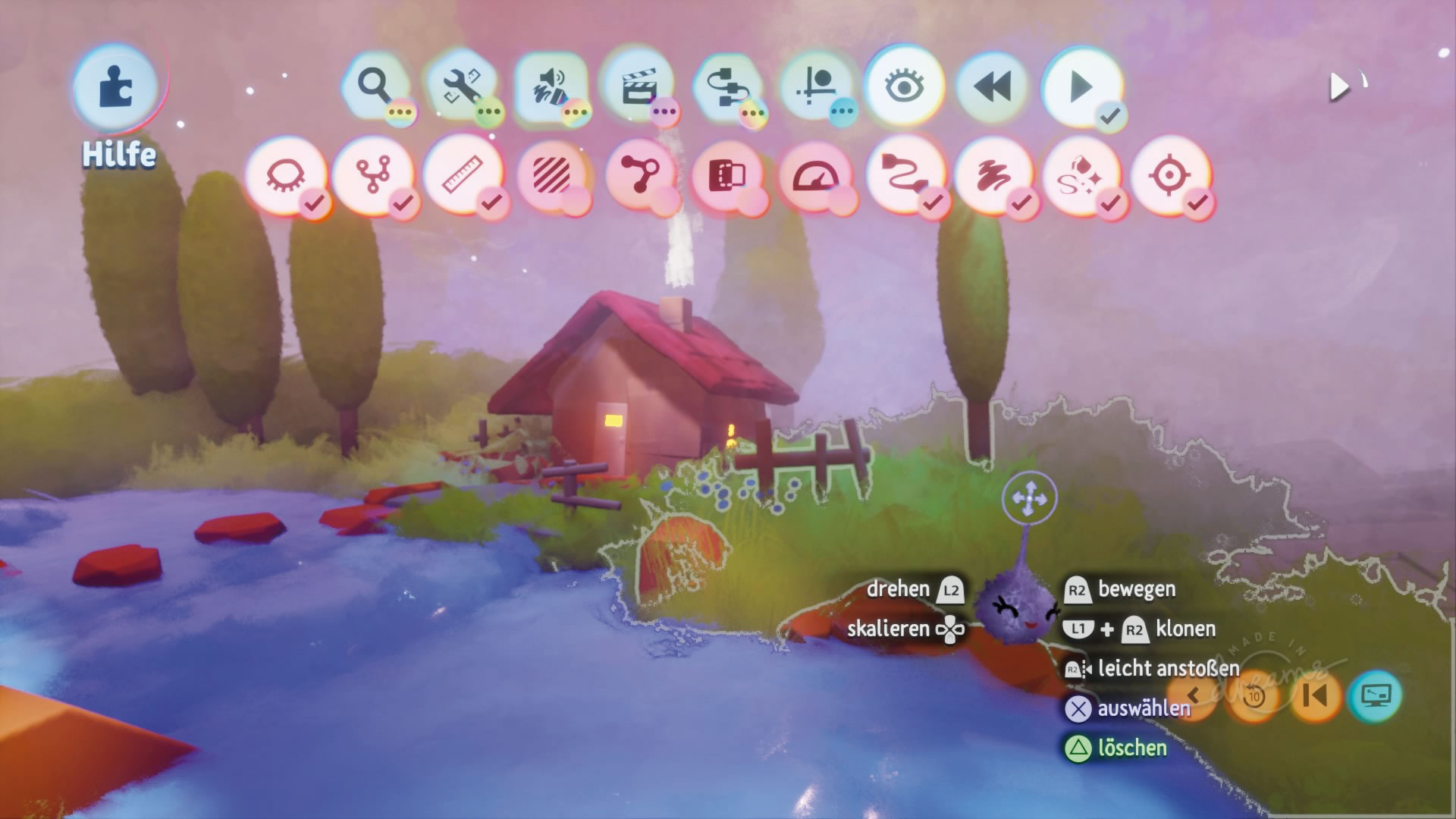The image size is (1456, 819).
Task: Select the open eye show/hide button
Action: [x=903, y=86]
